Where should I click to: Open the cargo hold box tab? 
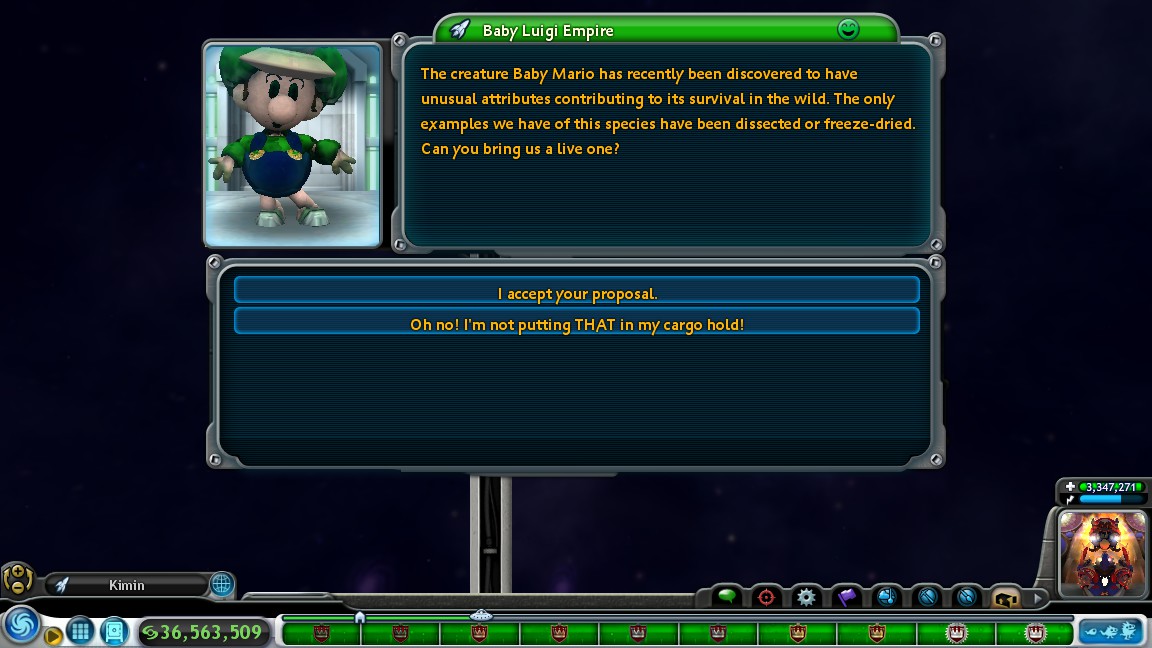coord(1005,597)
